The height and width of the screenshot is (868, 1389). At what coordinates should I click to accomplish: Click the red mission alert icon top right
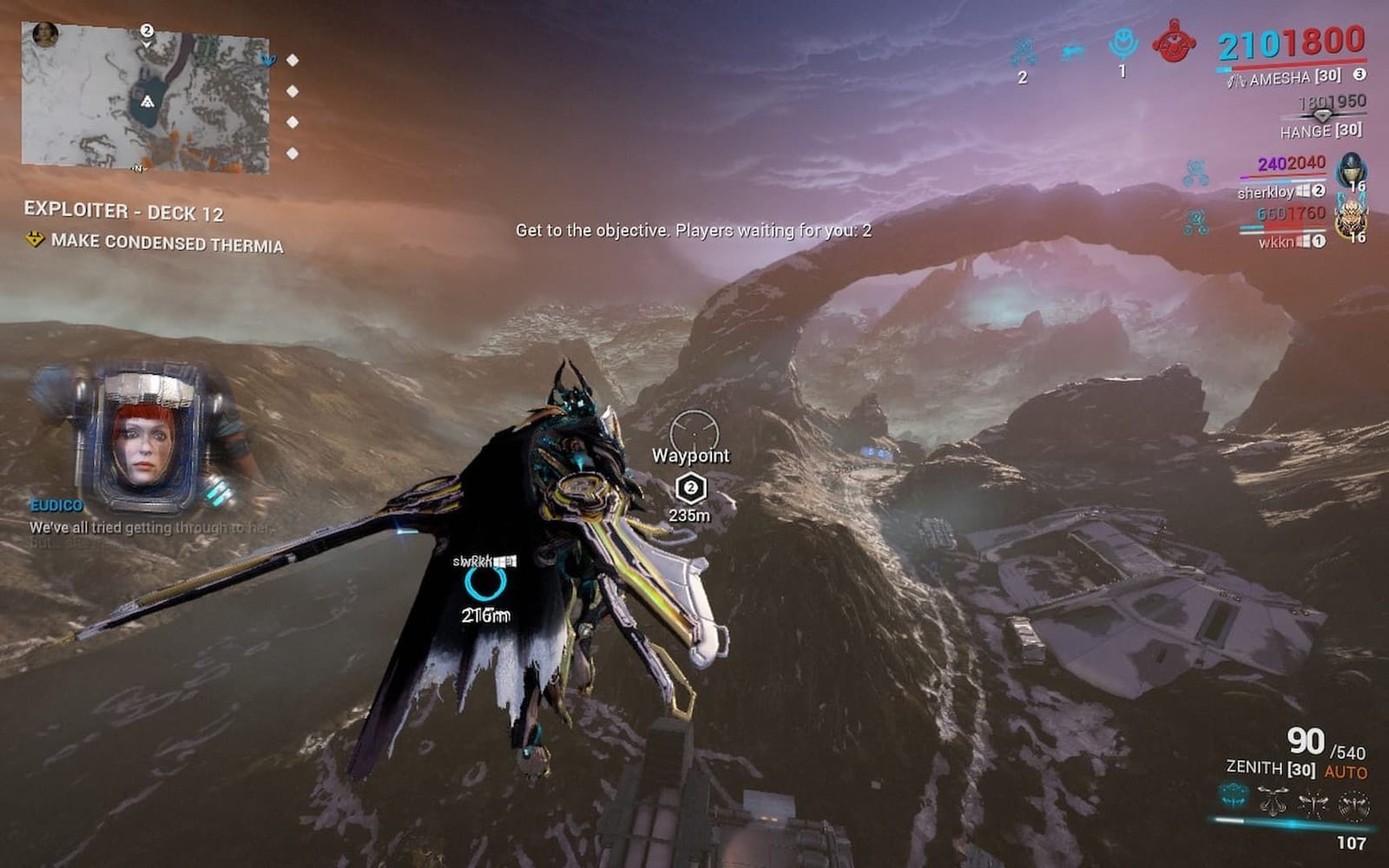1174,42
